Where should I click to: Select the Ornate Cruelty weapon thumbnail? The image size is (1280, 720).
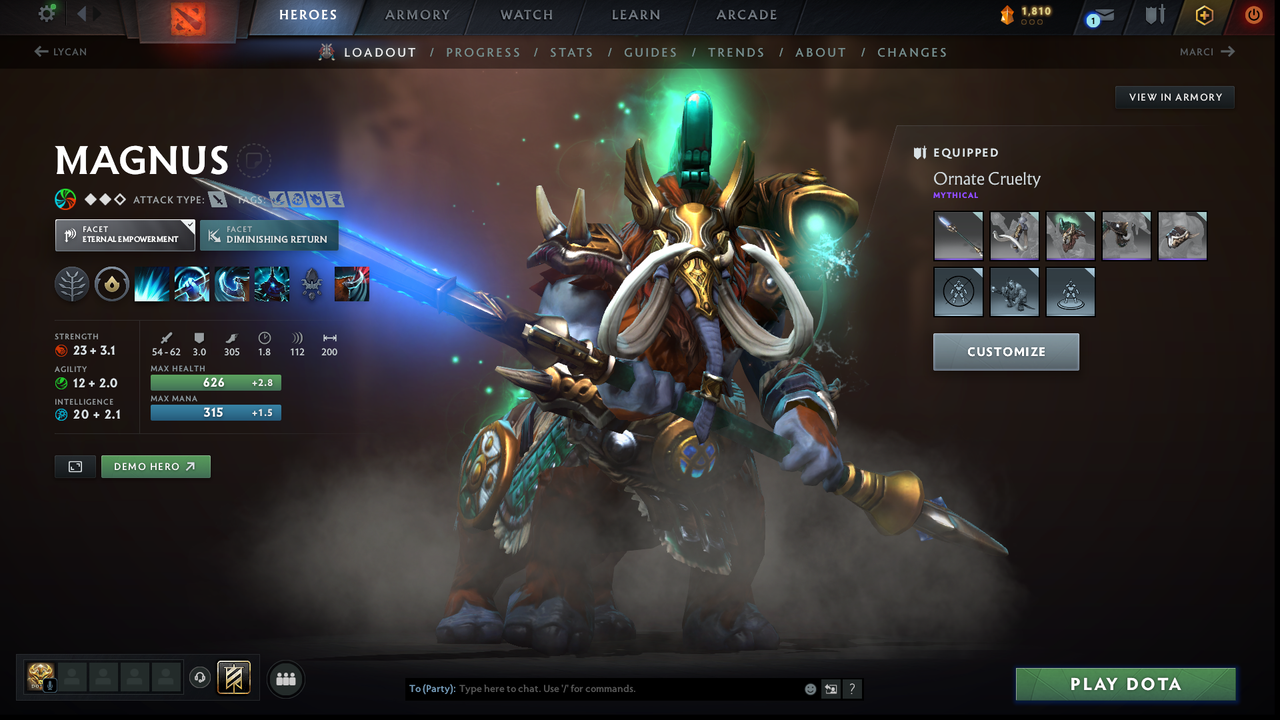[x=958, y=235]
